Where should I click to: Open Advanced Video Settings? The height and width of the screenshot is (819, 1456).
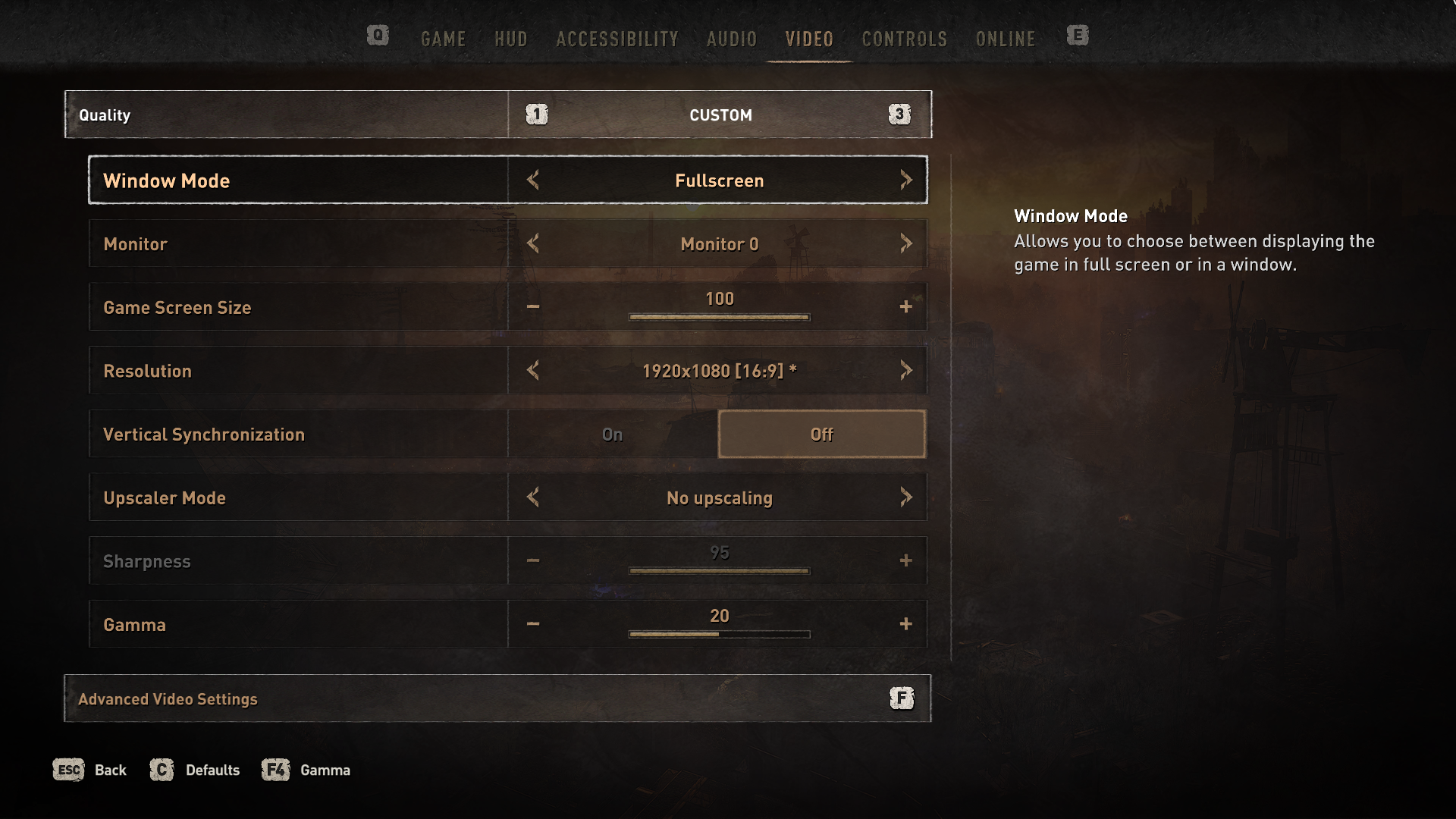click(x=497, y=698)
